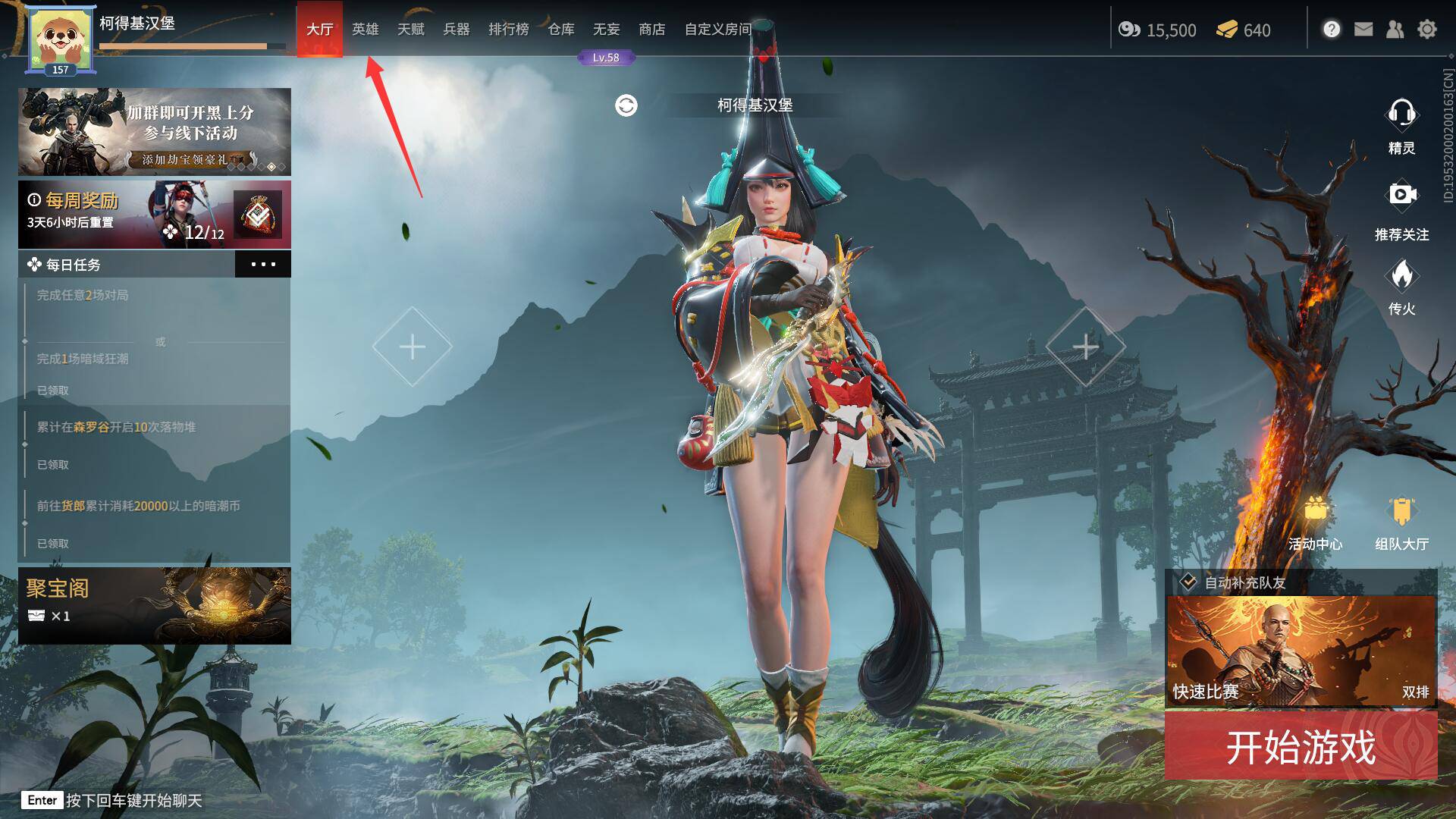1456x819 pixels.
Task: Open the 聚宝阁 treasure pavilion banner
Action: coord(154,605)
